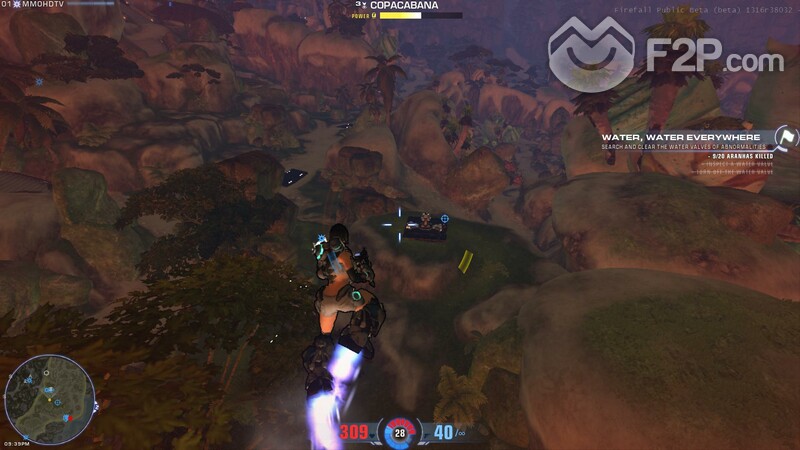Viewport: 800px width, 450px height.
Task: Click the red marker on the minimap
Action: coord(68,417)
